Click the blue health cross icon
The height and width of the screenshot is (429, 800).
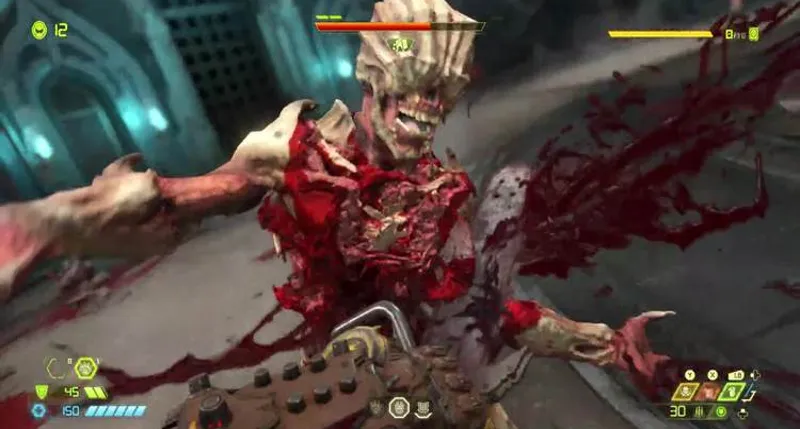pyautogui.click(x=39, y=410)
